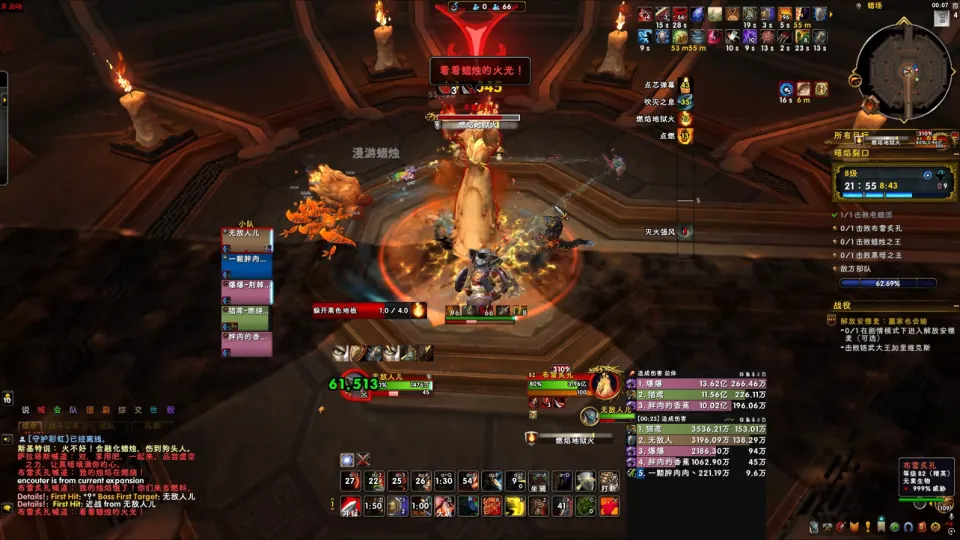Select the 说 say chat channel shortcut
Viewport: 960px width, 540px height.
[x=26, y=409]
